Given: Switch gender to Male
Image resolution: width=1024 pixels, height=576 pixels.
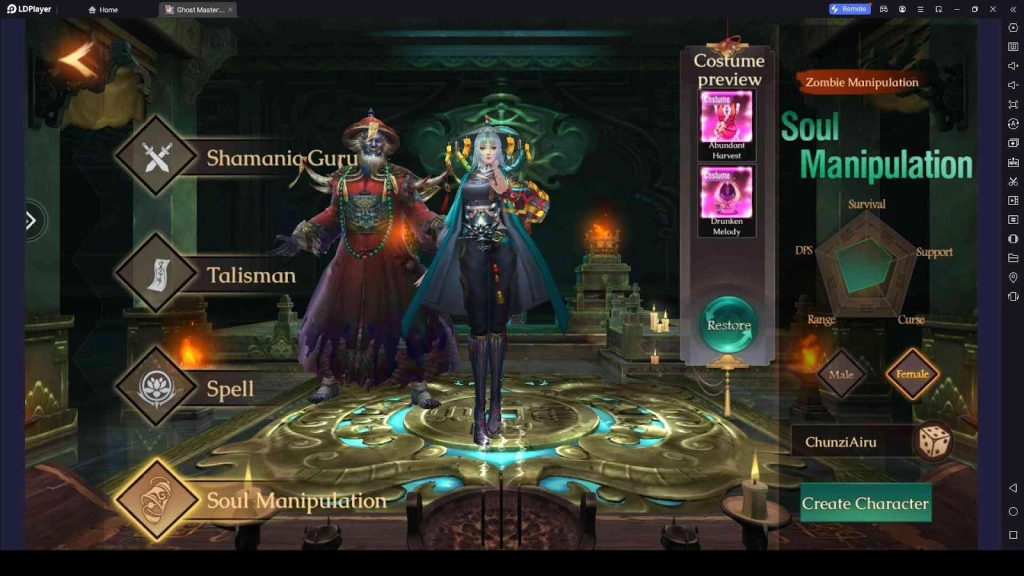Looking at the screenshot, I should coord(841,374).
